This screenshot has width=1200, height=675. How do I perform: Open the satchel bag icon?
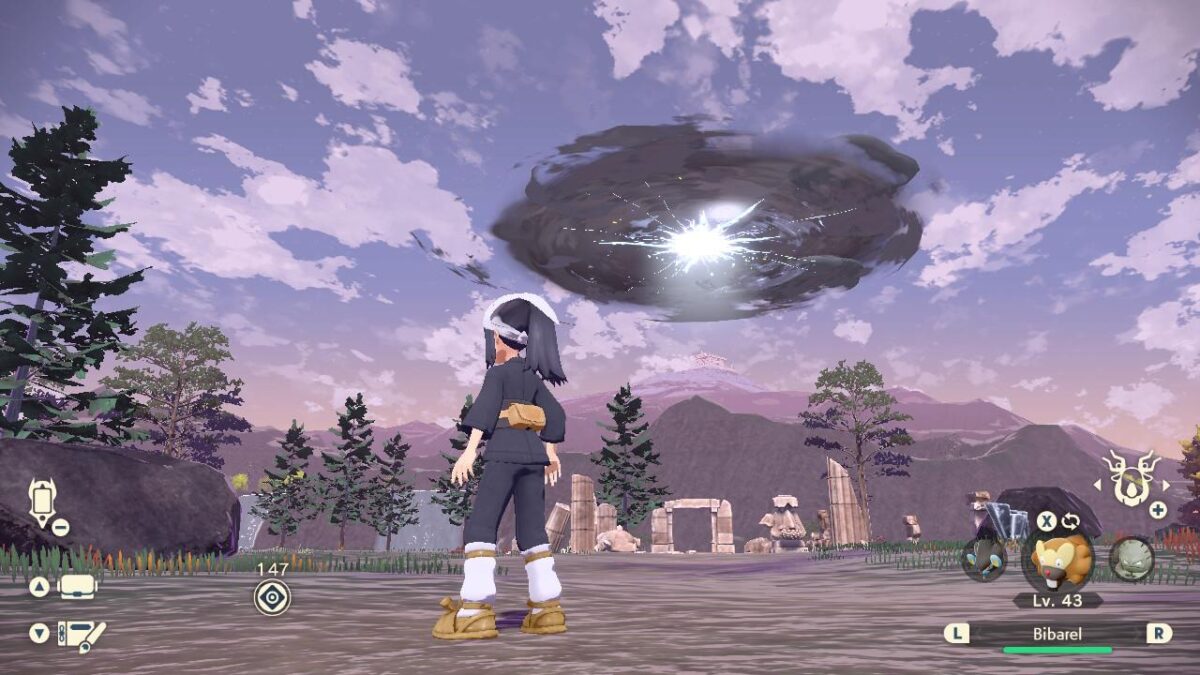pos(78,587)
